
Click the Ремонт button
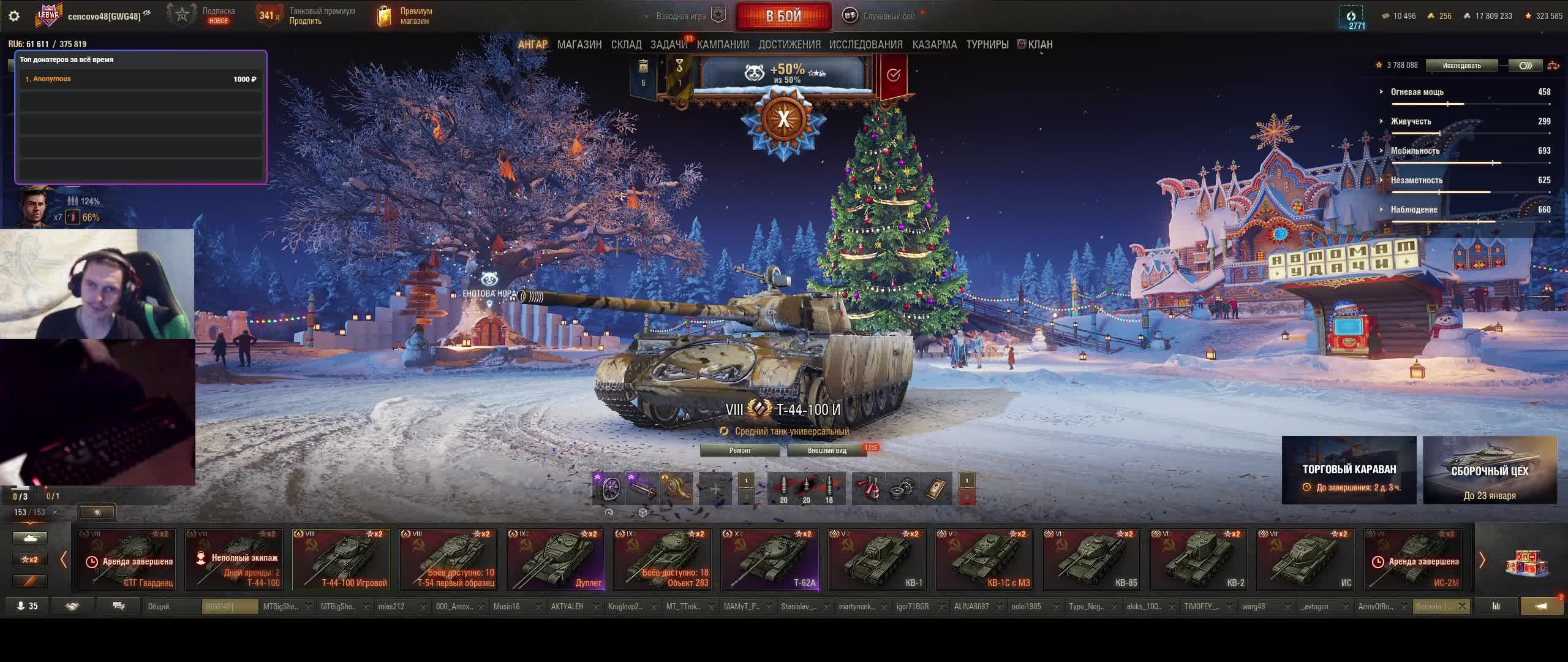tap(740, 451)
